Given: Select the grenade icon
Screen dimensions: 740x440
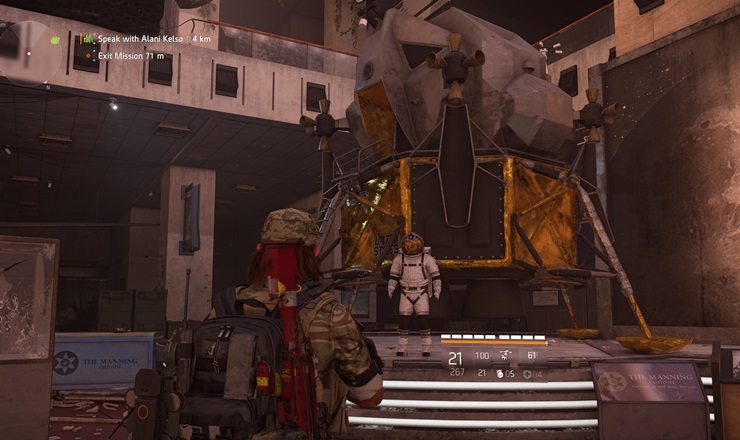Looking at the screenshot, I should click(x=499, y=374).
